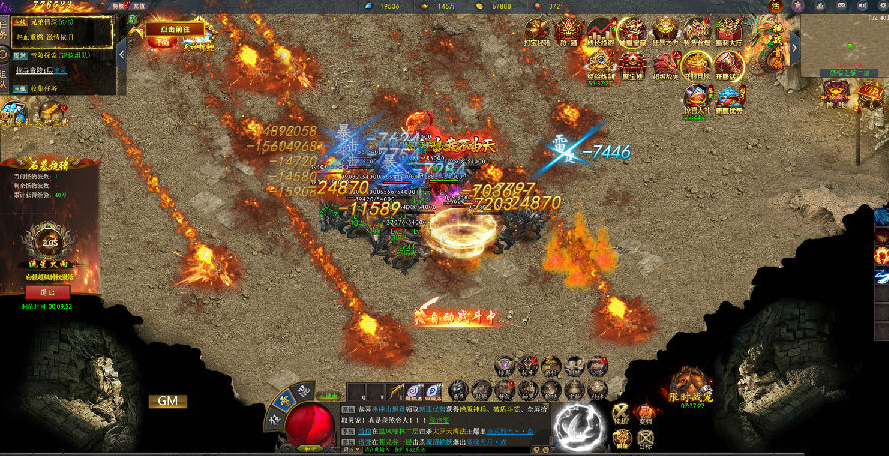889x456 pixels.
Task: Activate the white wolf-head skill orb
Action: pyautogui.click(x=577, y=423)
